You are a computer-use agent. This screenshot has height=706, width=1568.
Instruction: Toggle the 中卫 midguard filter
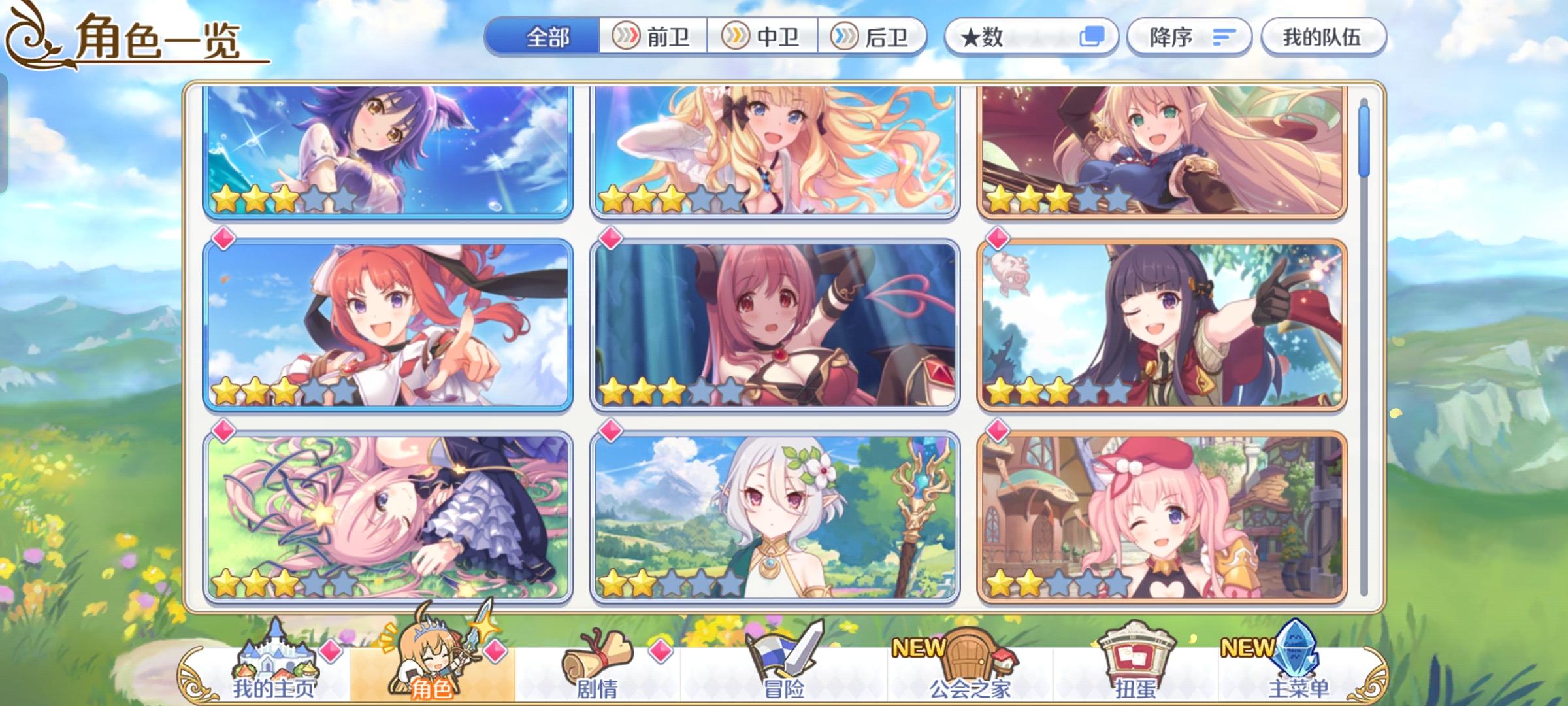click(763, 37)
